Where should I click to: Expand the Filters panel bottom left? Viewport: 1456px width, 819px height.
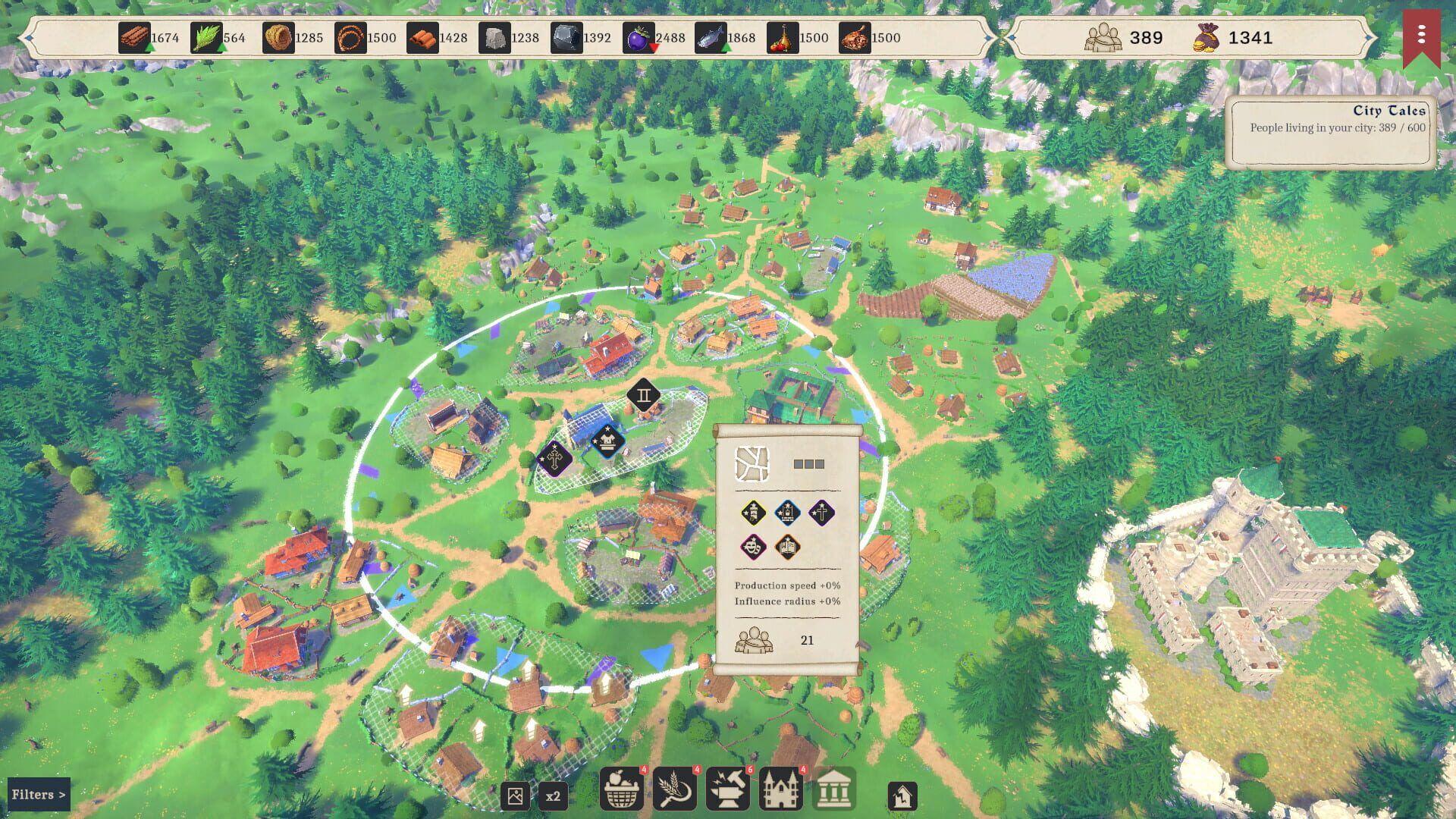[39, 794]
